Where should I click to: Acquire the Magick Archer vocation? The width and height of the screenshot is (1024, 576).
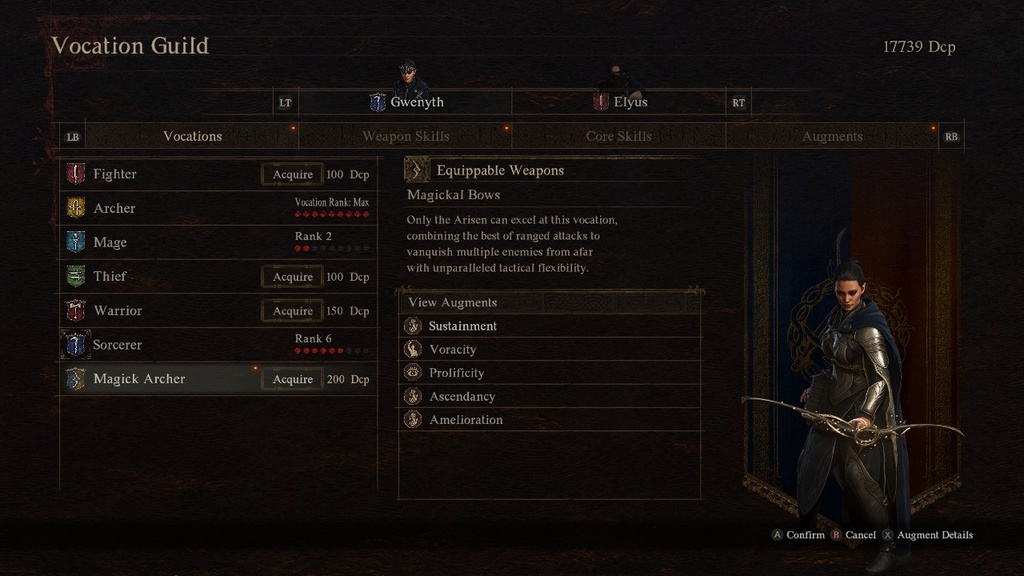[x=293, y=379]
